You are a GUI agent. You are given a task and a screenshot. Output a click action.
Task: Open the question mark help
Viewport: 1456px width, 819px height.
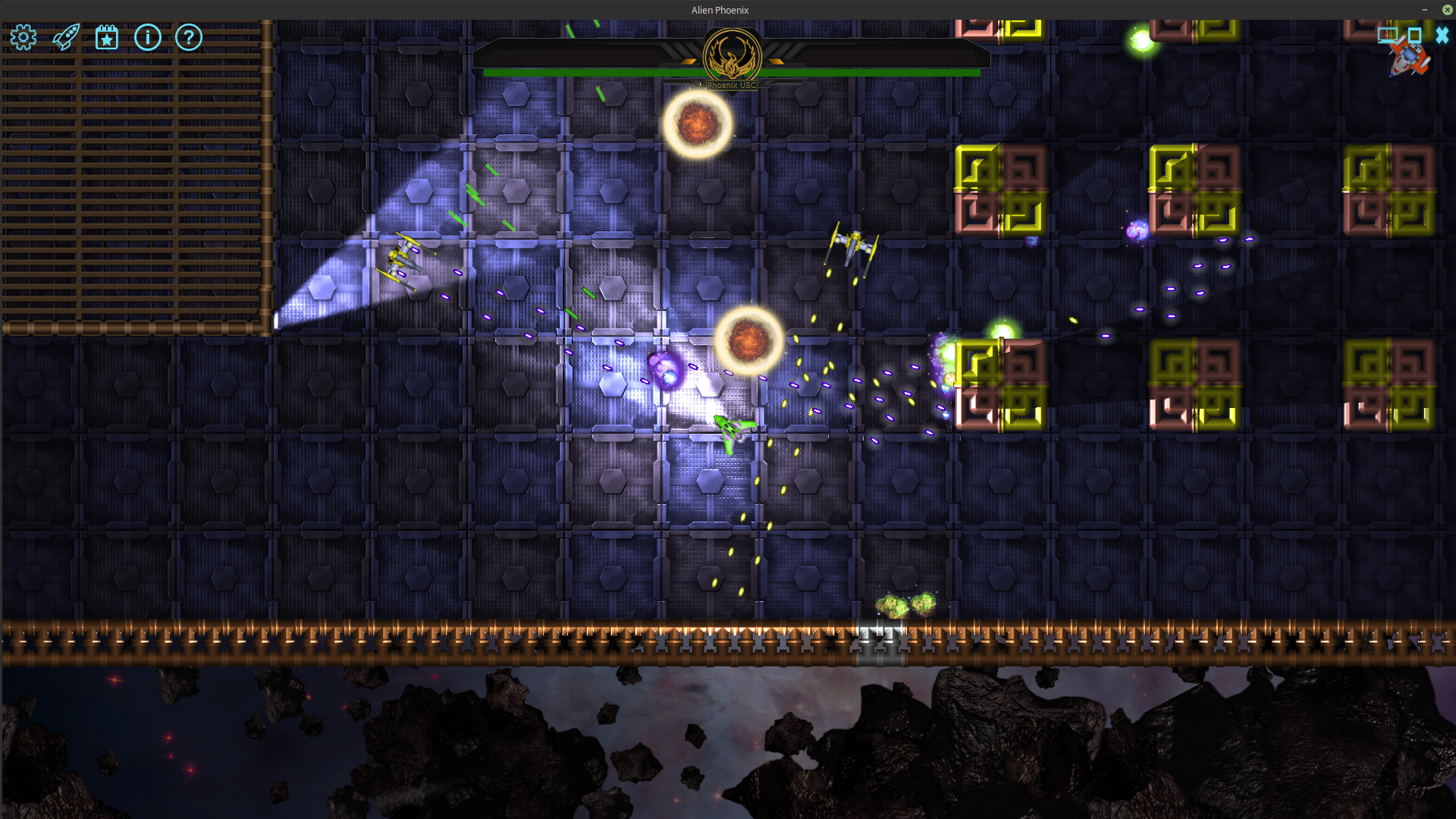tap(189, 37)
